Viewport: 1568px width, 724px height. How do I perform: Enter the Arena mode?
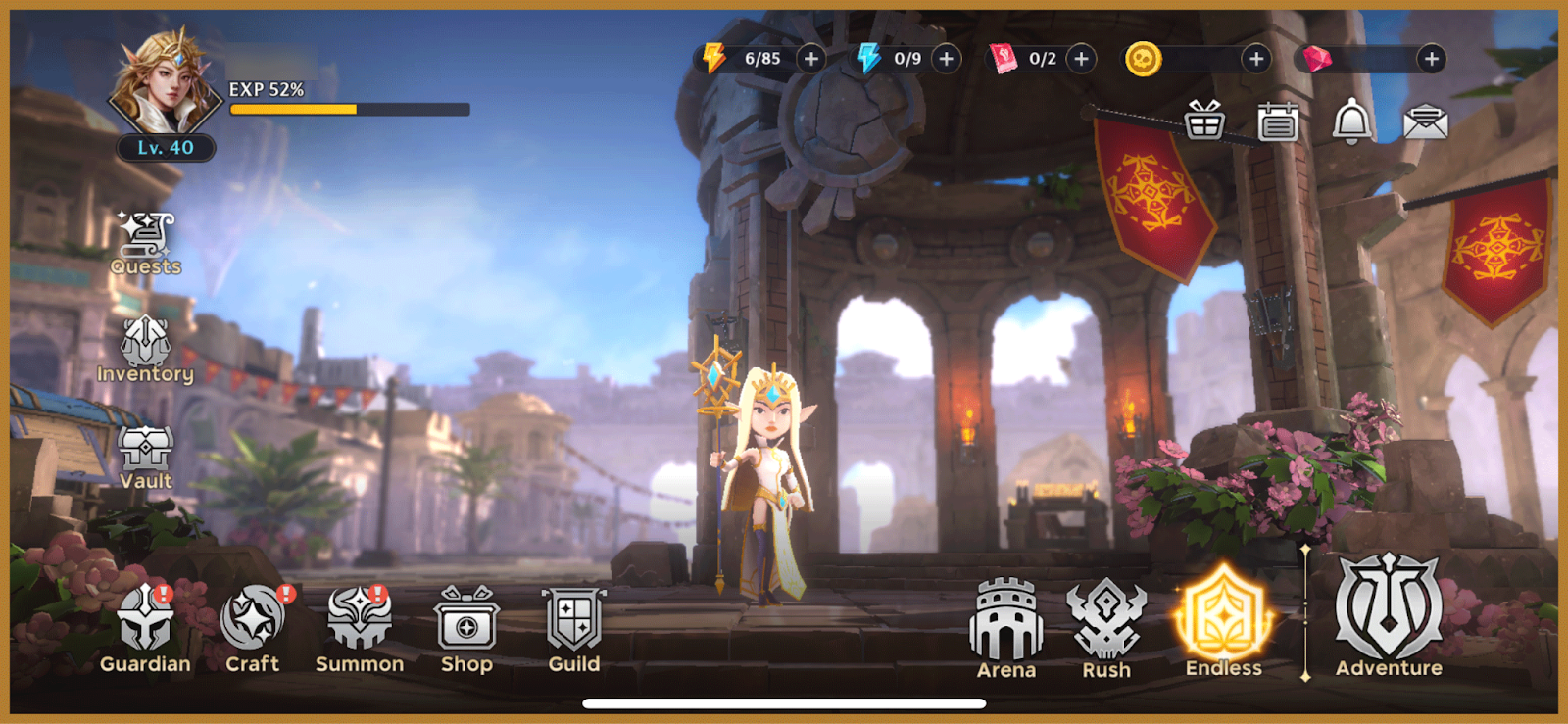click(1006, 628)
